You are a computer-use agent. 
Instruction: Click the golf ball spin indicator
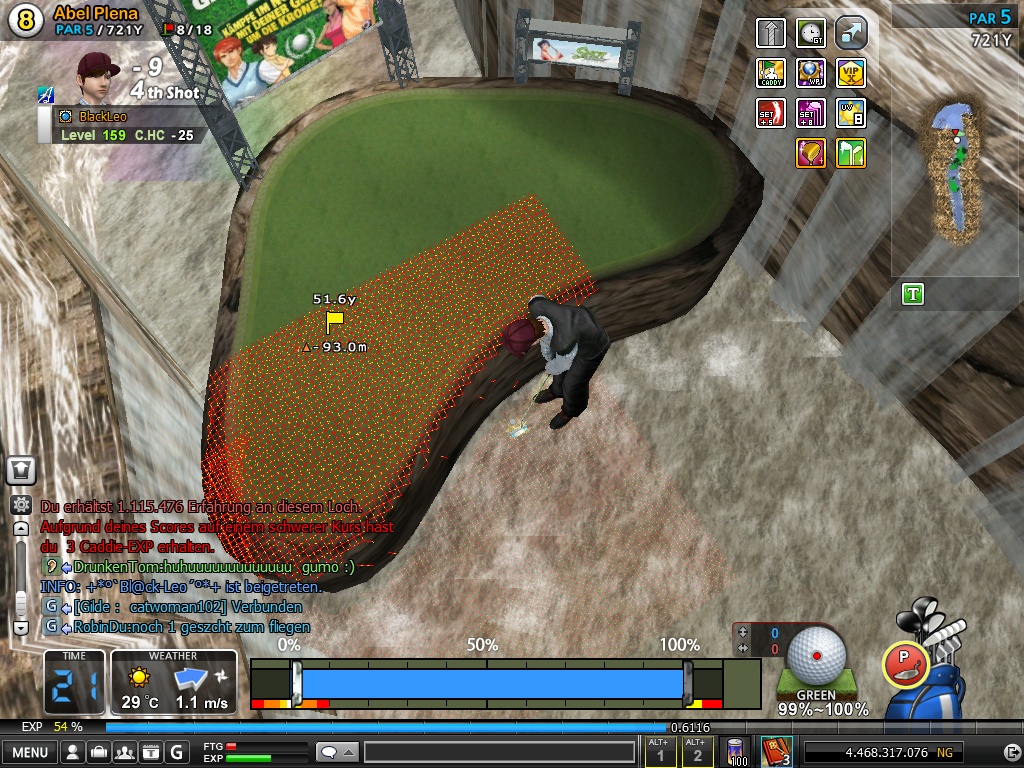coord(816,654)
